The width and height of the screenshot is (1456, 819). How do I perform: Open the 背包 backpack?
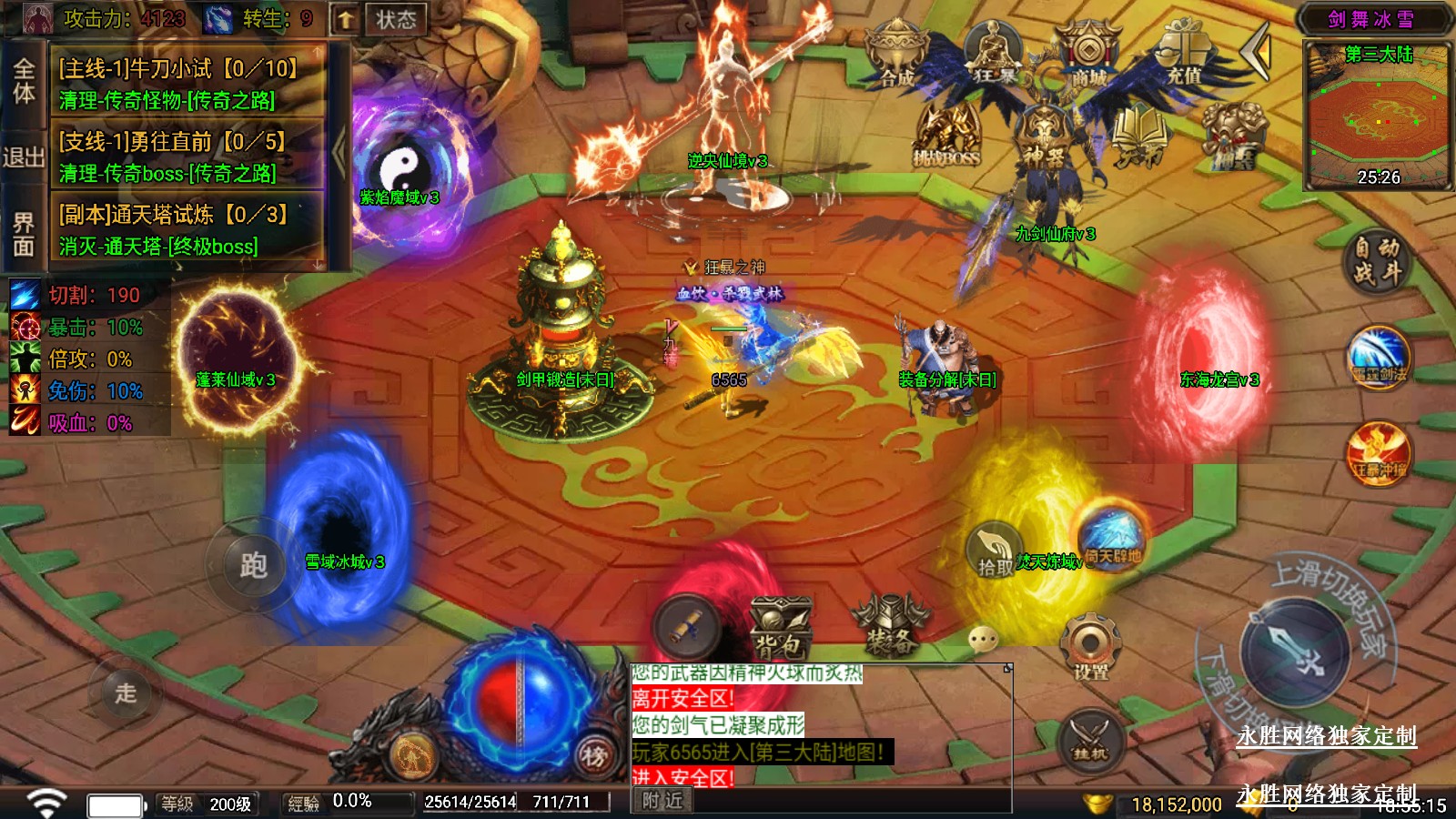(779, 630)
